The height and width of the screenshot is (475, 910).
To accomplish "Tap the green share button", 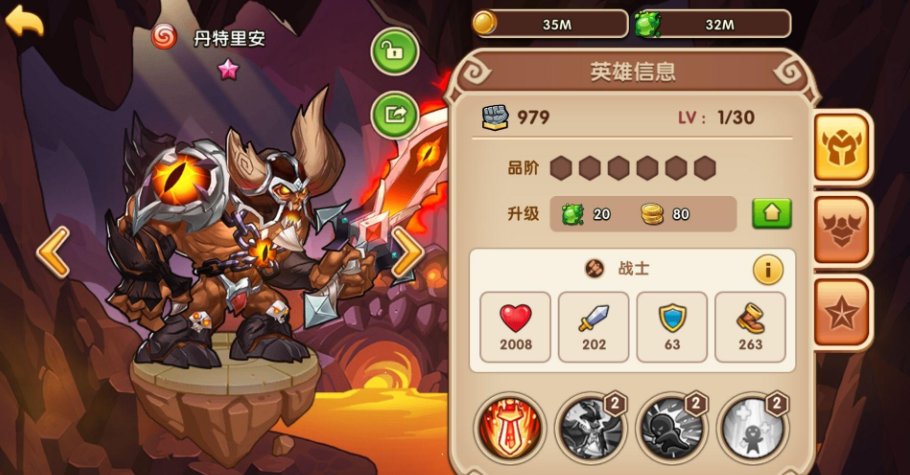I will [395, 115].
